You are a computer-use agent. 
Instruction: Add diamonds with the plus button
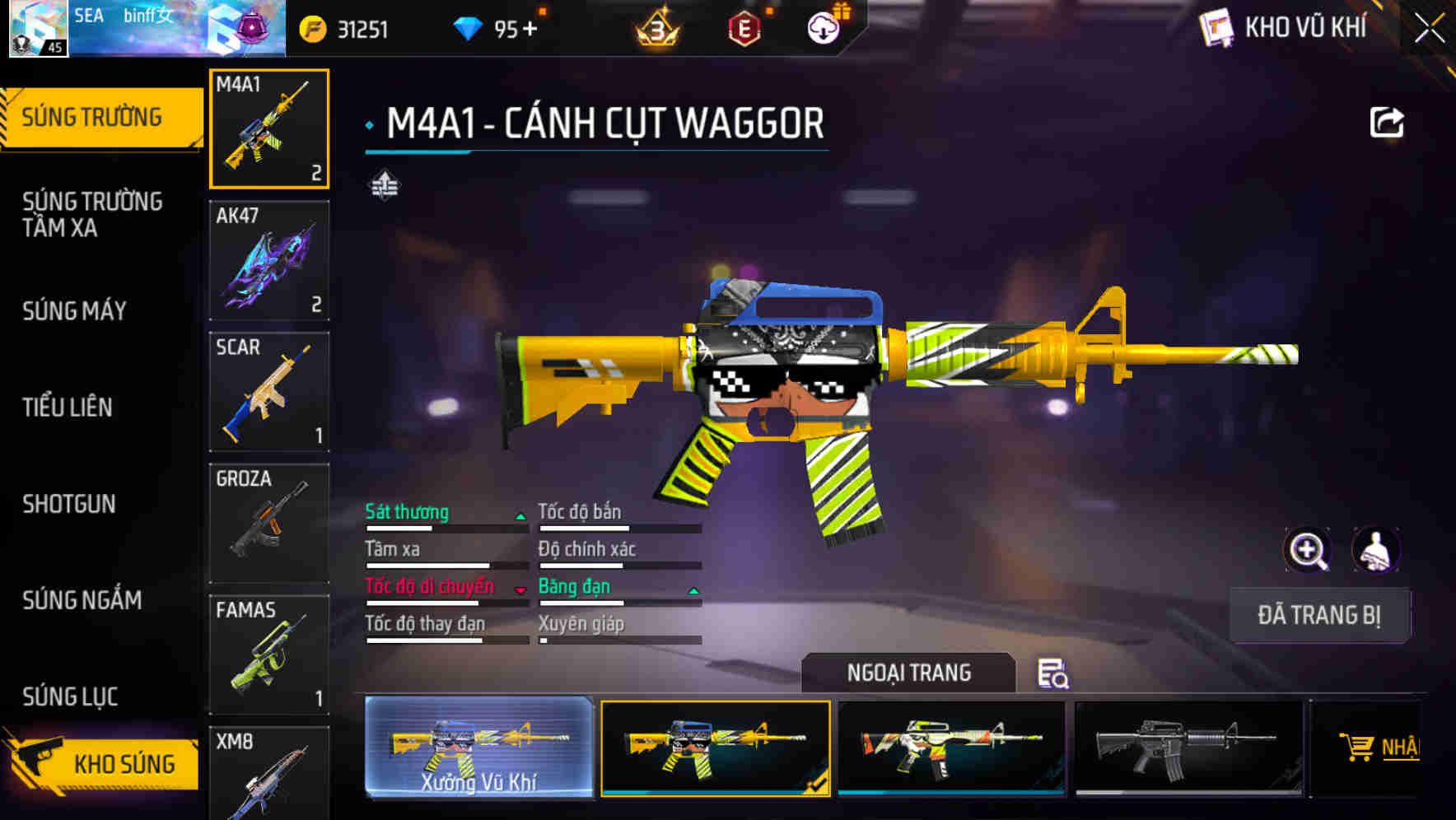tap(529, 30)
